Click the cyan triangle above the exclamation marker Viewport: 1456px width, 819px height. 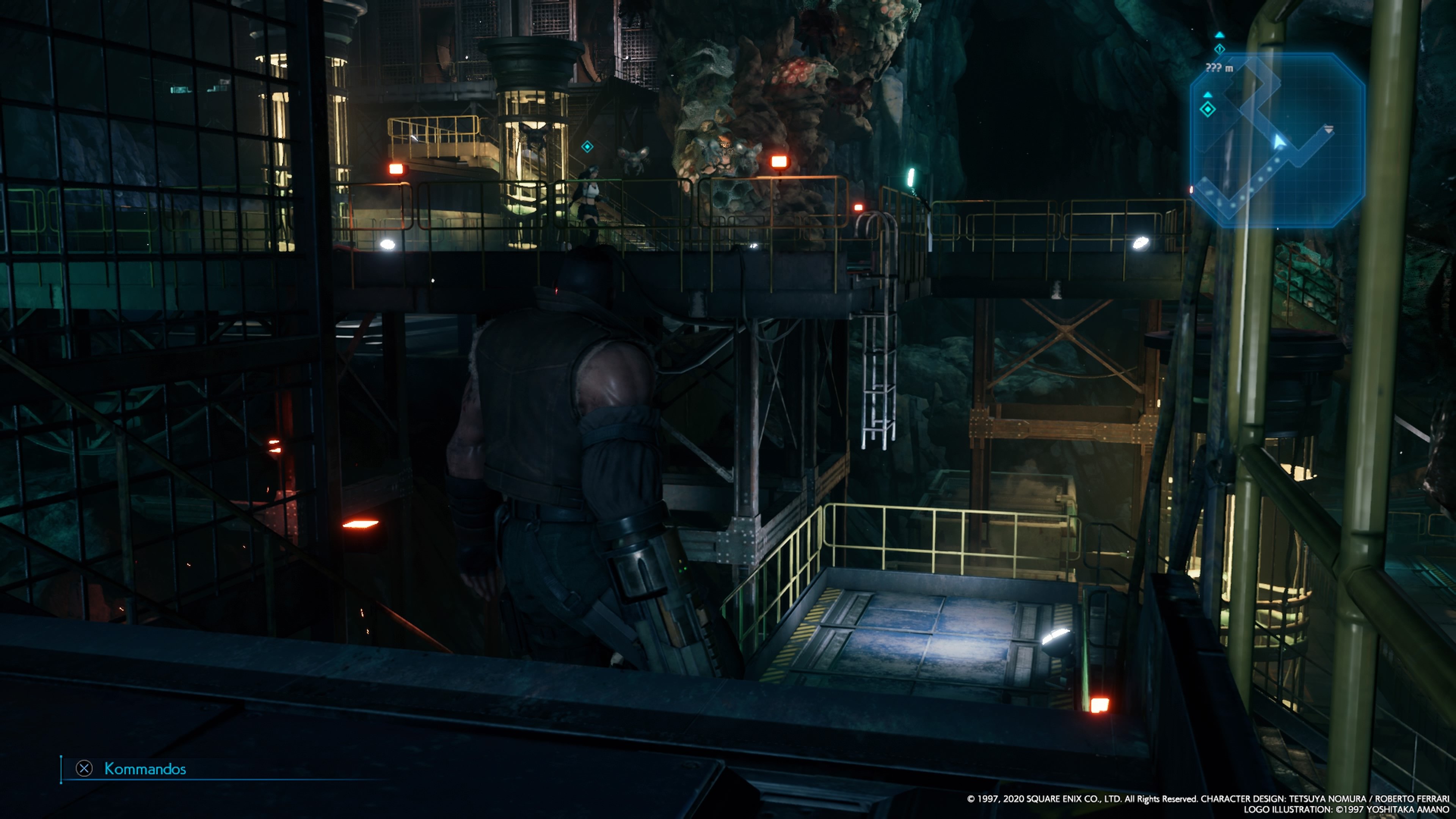1220,36
